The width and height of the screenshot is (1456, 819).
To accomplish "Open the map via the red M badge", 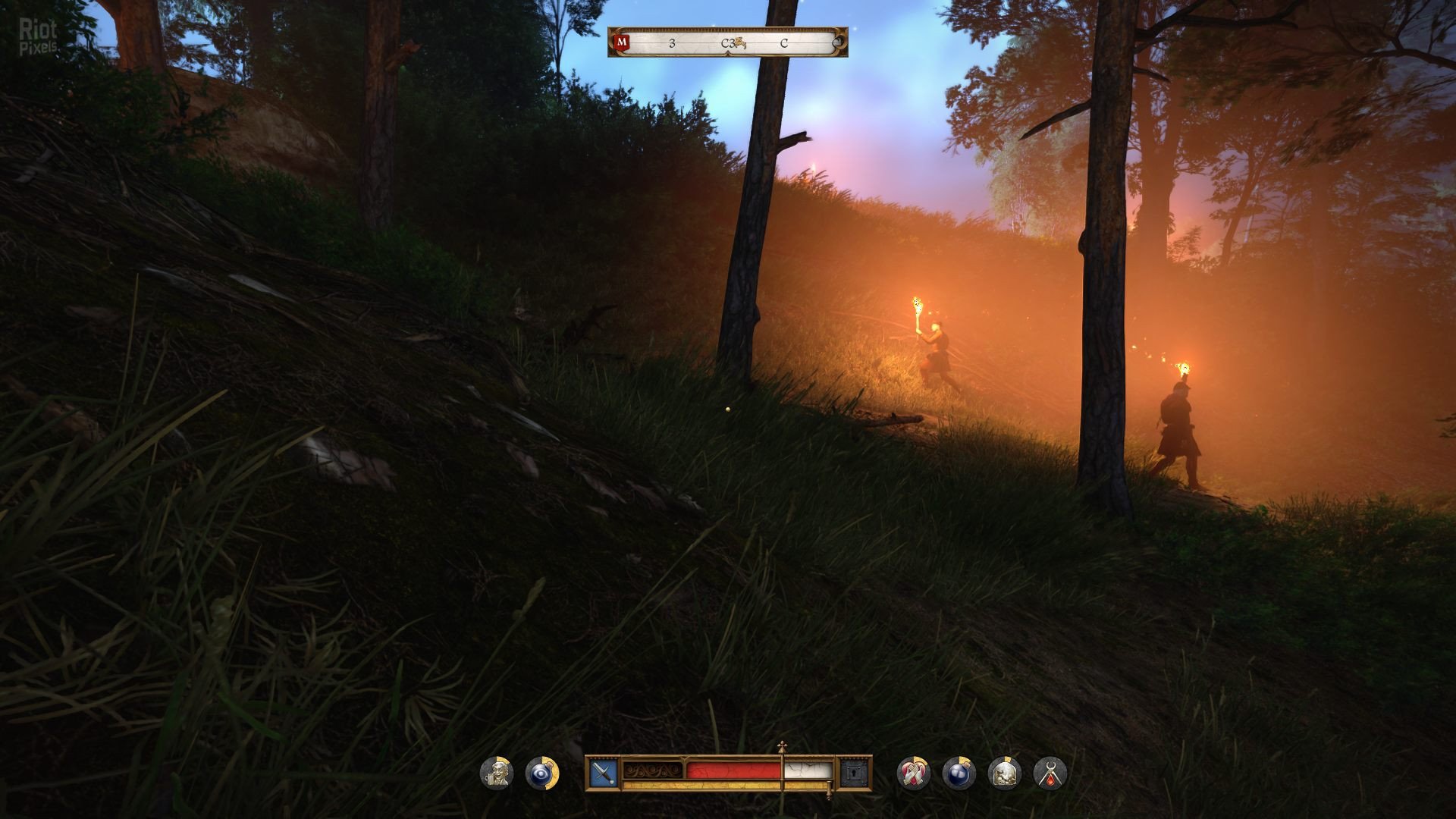I will 622,42.
